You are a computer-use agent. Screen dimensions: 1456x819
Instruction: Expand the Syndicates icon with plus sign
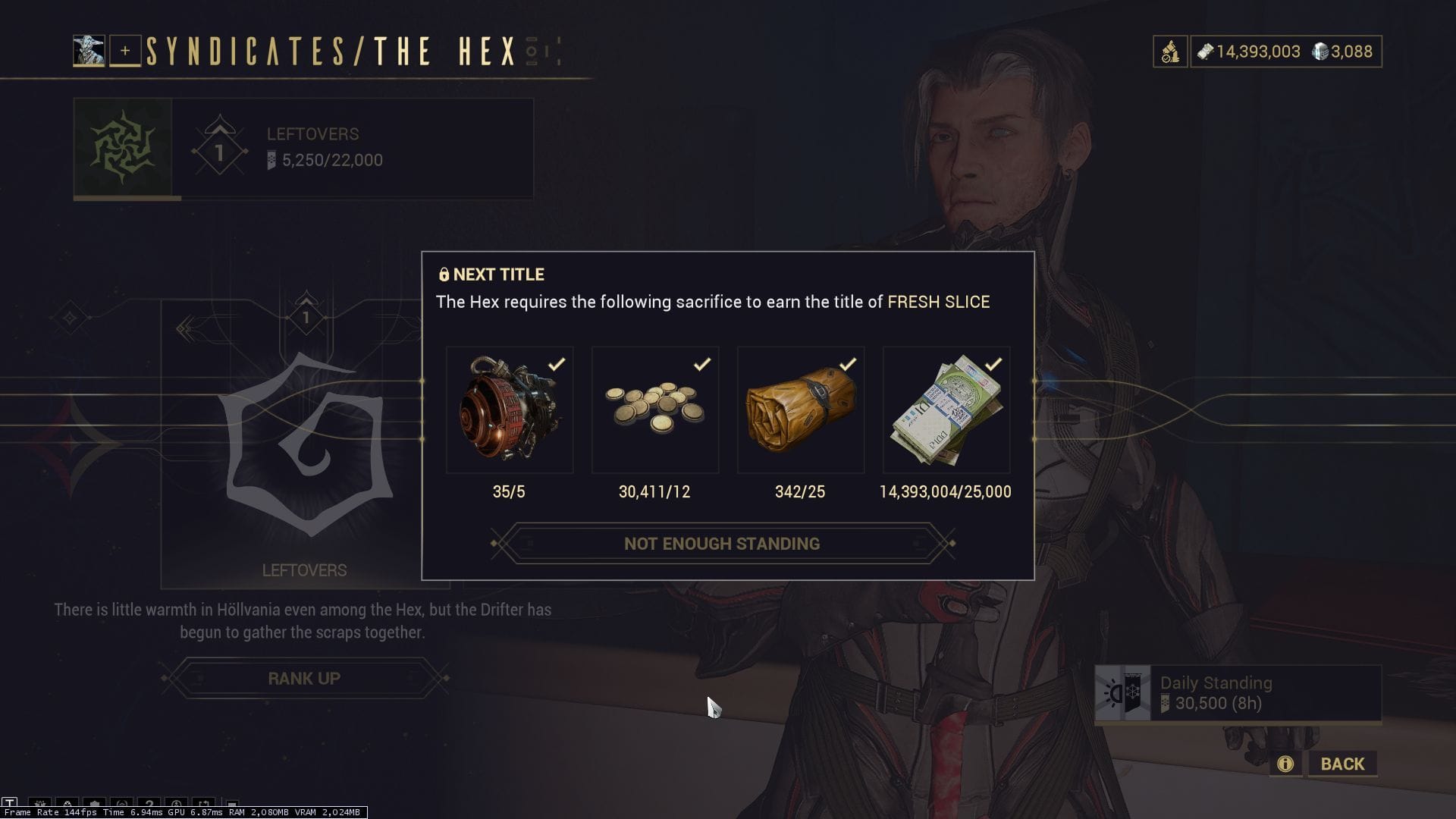point(124,52)
